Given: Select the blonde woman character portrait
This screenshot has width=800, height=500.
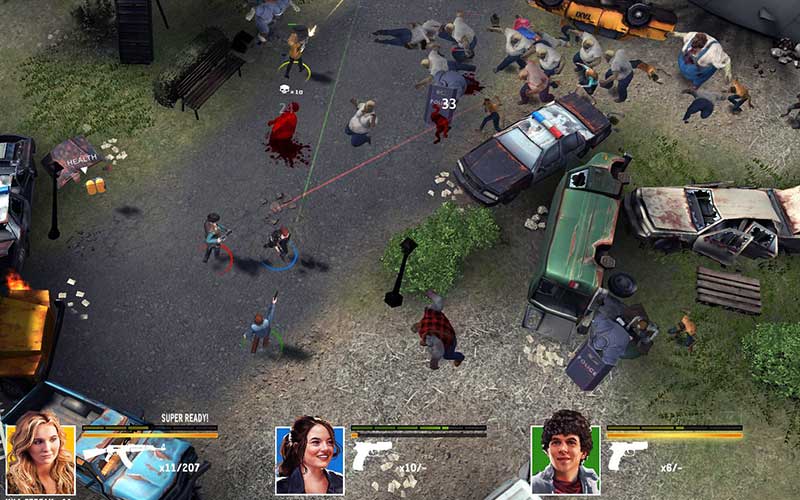Looking at the screenshot, I should (x=40, y=460).
